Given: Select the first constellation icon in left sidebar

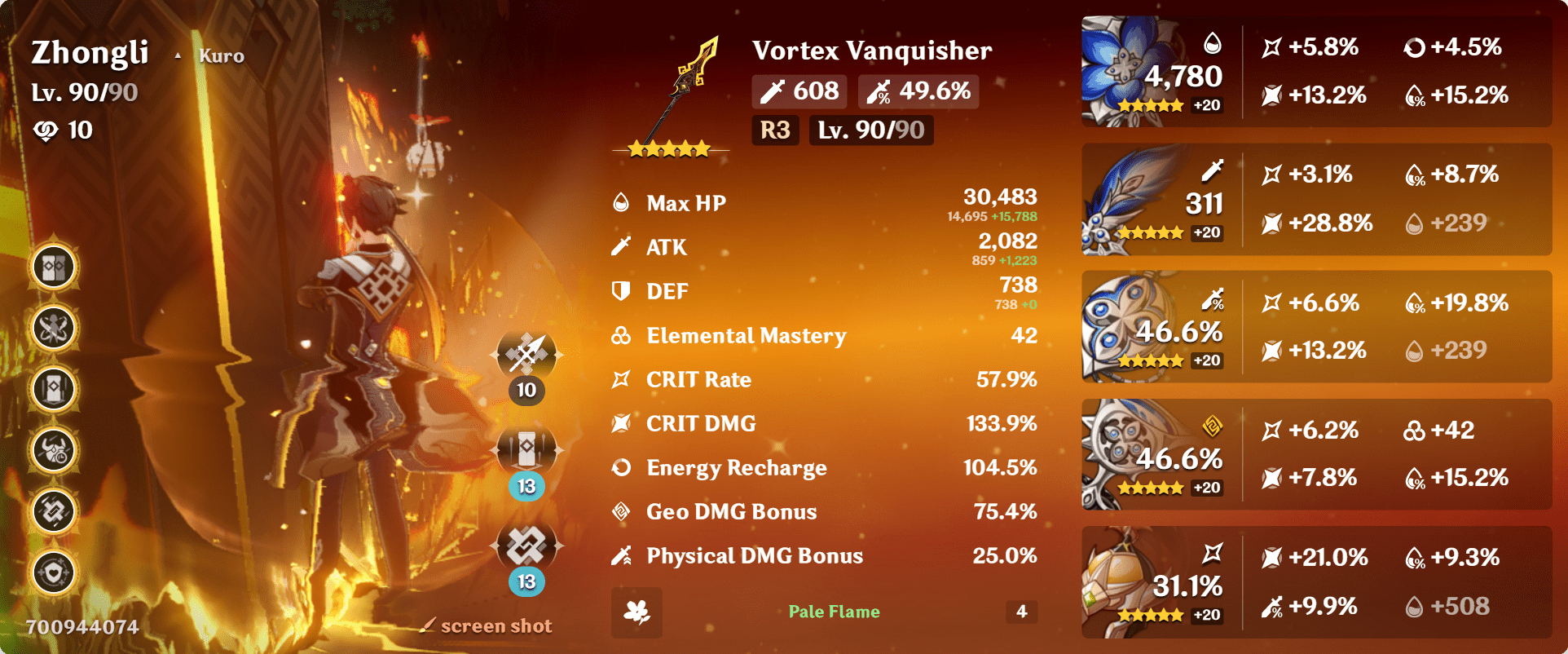Looking at the screenshot, I should [x=52, y=266].
